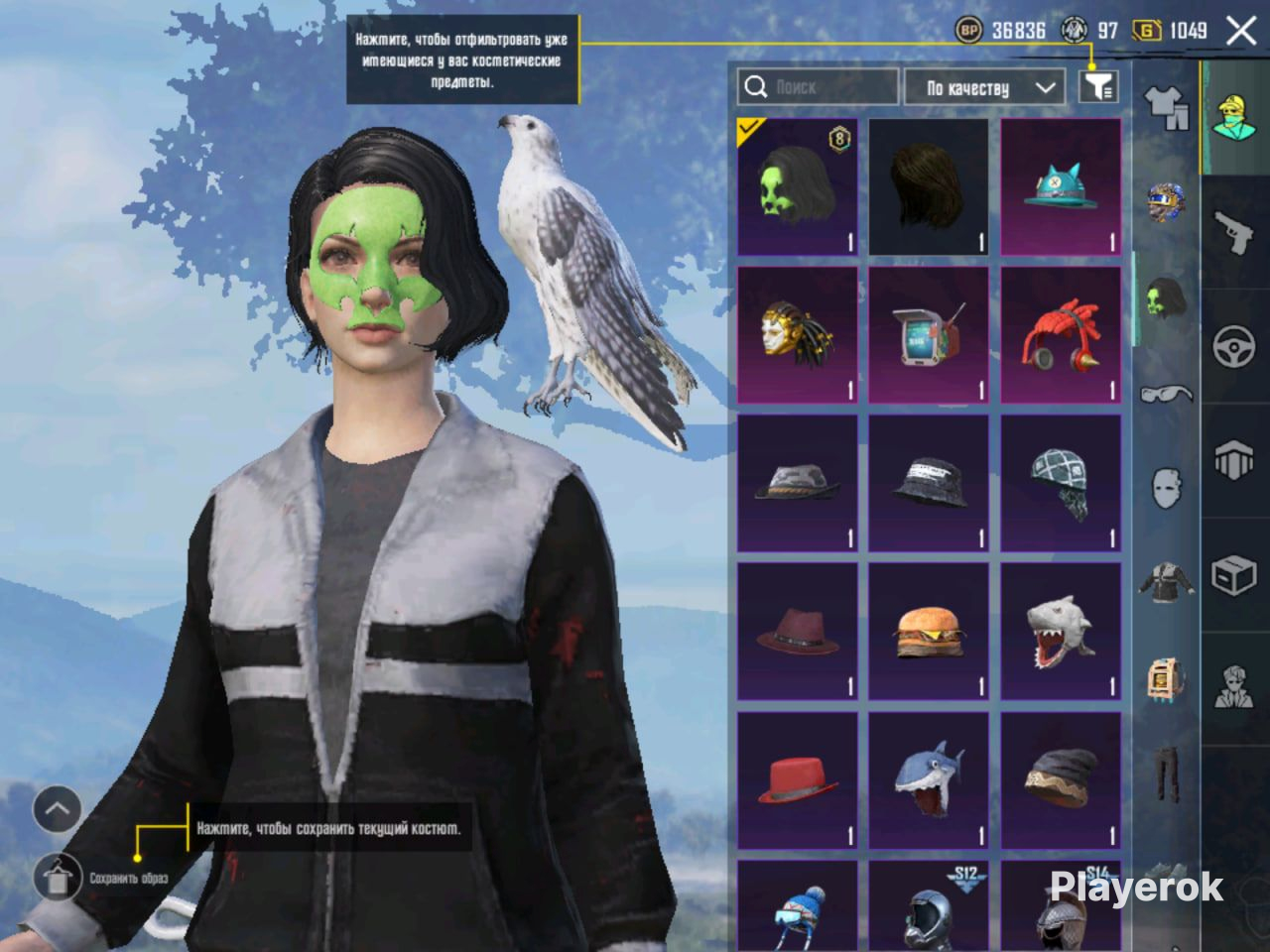Close the inventory screen

click(x=1241, y=31)
